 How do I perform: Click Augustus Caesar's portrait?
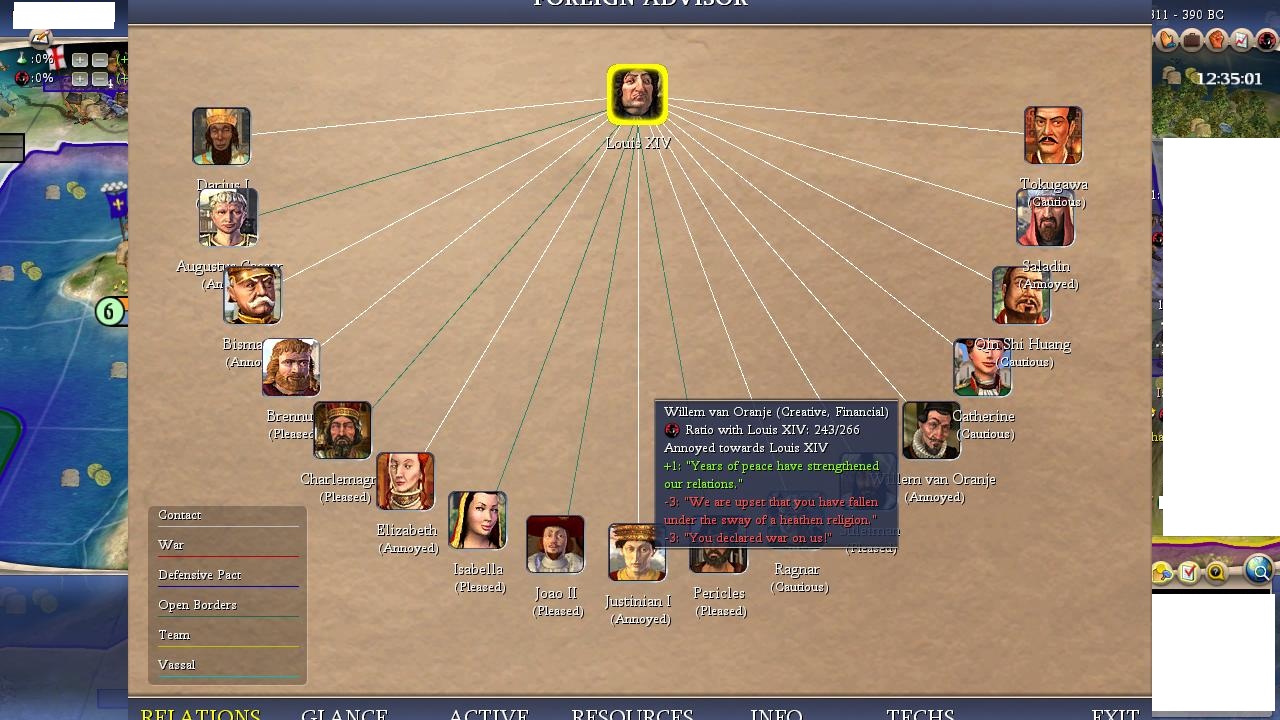click(228, 217)
